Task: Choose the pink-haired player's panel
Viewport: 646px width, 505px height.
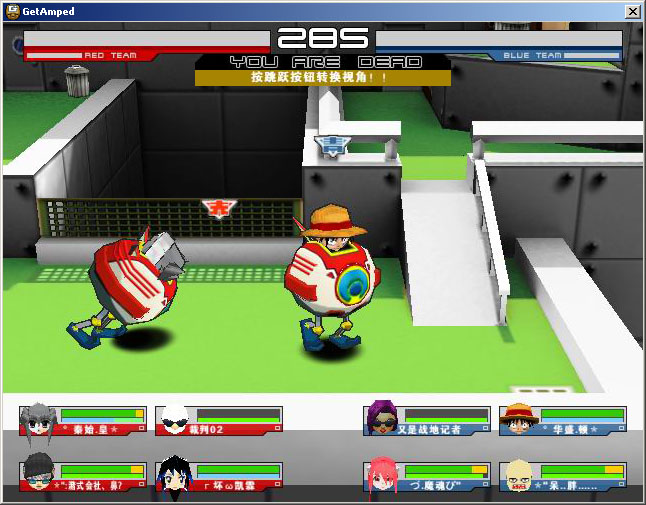Action: 427,476
